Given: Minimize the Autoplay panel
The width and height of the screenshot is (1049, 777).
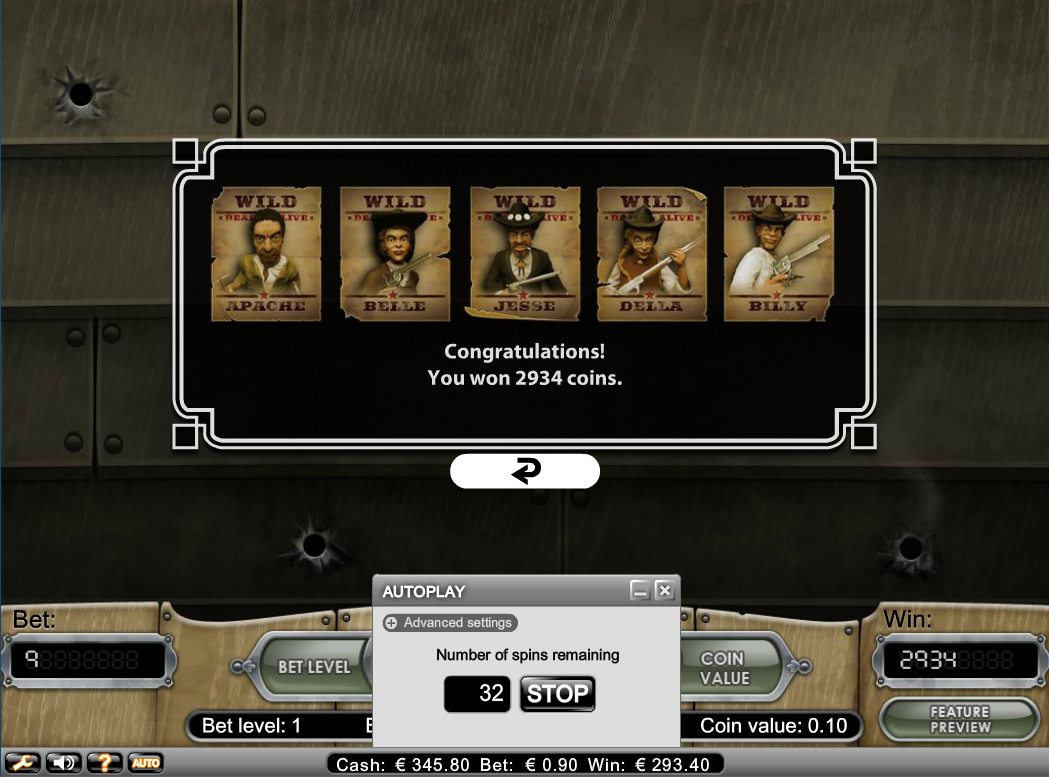Looking at the screenshot, I should [x=640, y=591].
